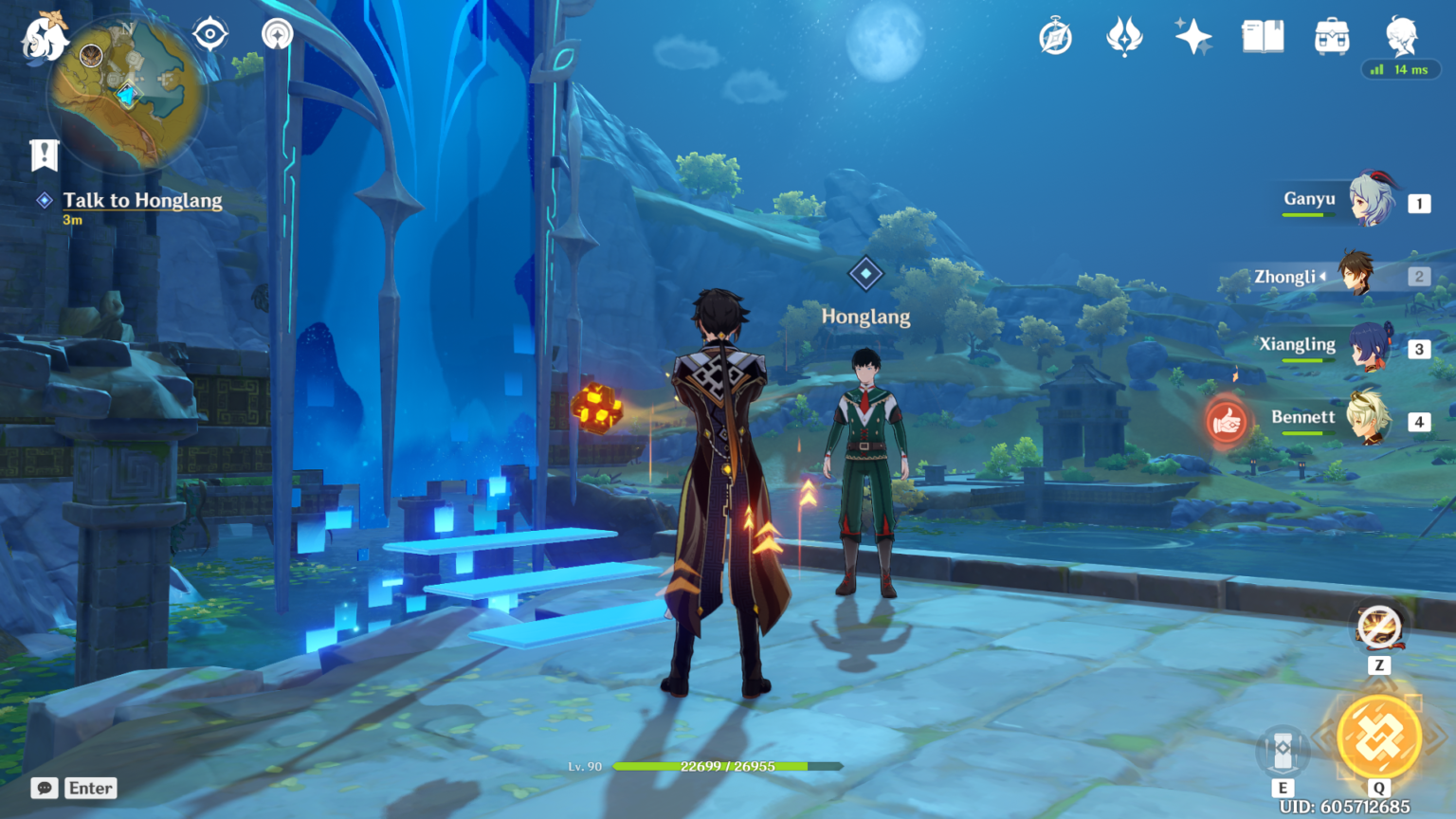Open the battle pass flame icon
This screenshot has height=819, width=1456.
tap(1124, 38)
